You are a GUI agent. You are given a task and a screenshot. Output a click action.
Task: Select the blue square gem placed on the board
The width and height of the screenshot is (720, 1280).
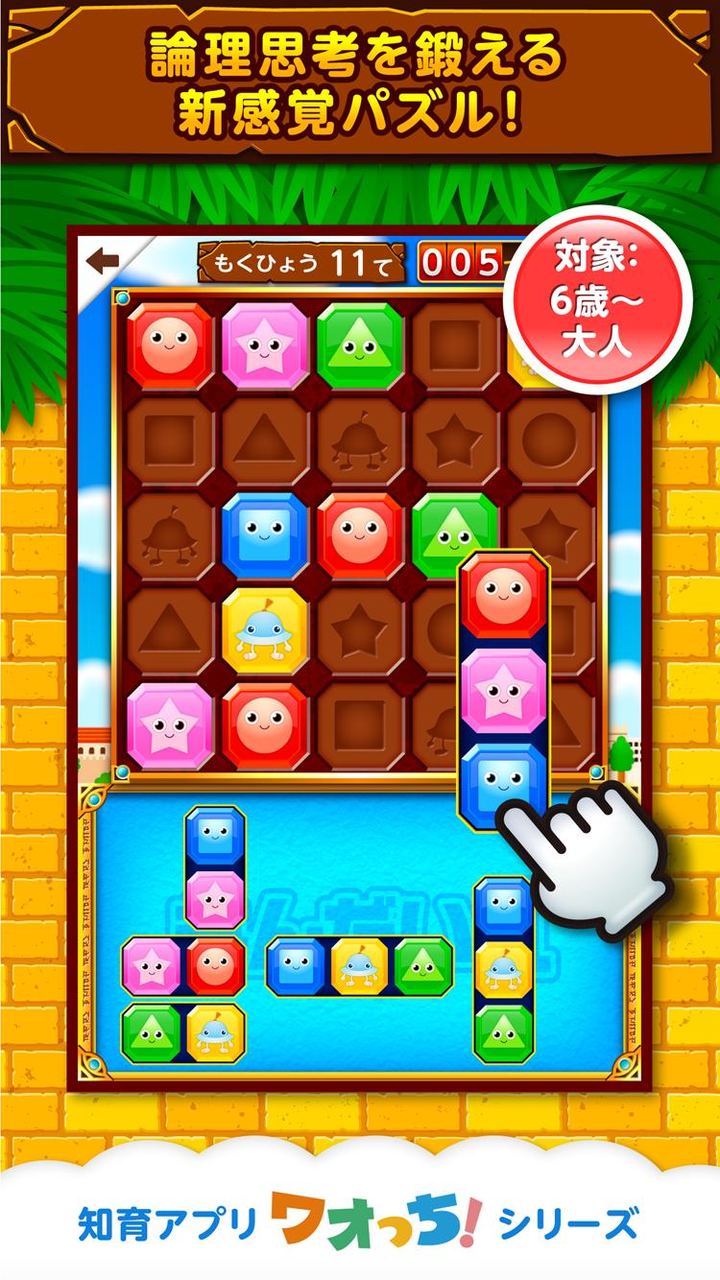pyautogui.click(x=264, y=535)
